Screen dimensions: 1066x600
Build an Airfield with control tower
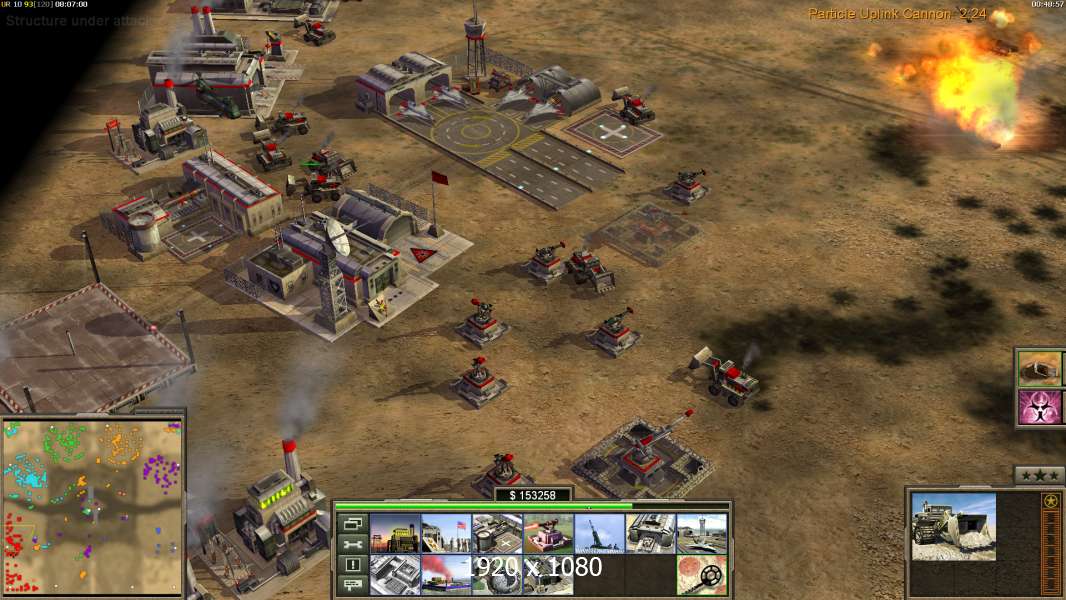point(701,533)
